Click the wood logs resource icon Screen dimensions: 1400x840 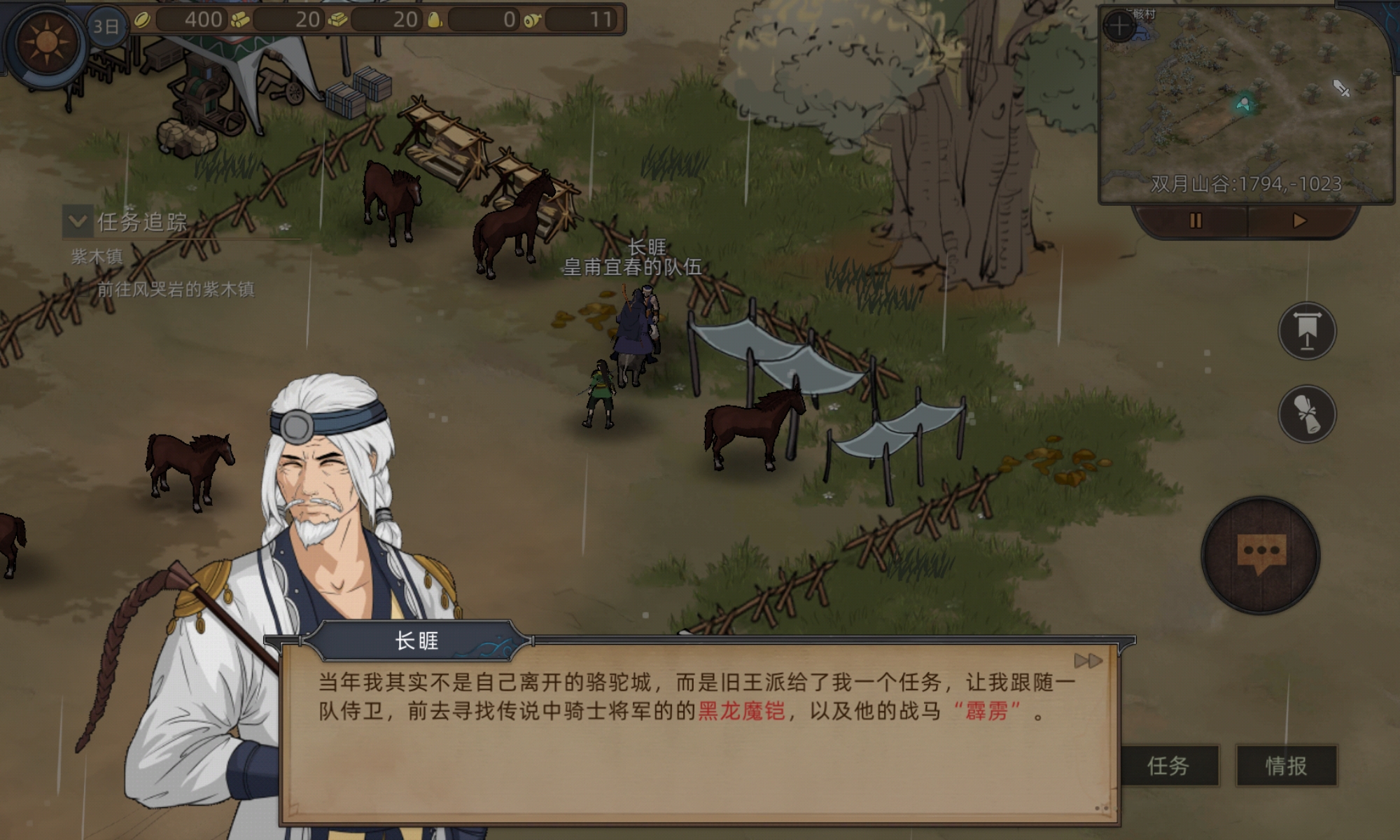(x=239, y=19)
